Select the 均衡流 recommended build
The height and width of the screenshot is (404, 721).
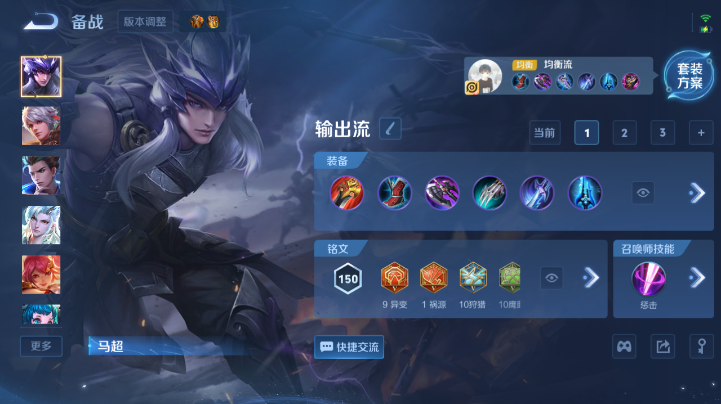click(x=560, y=75)
